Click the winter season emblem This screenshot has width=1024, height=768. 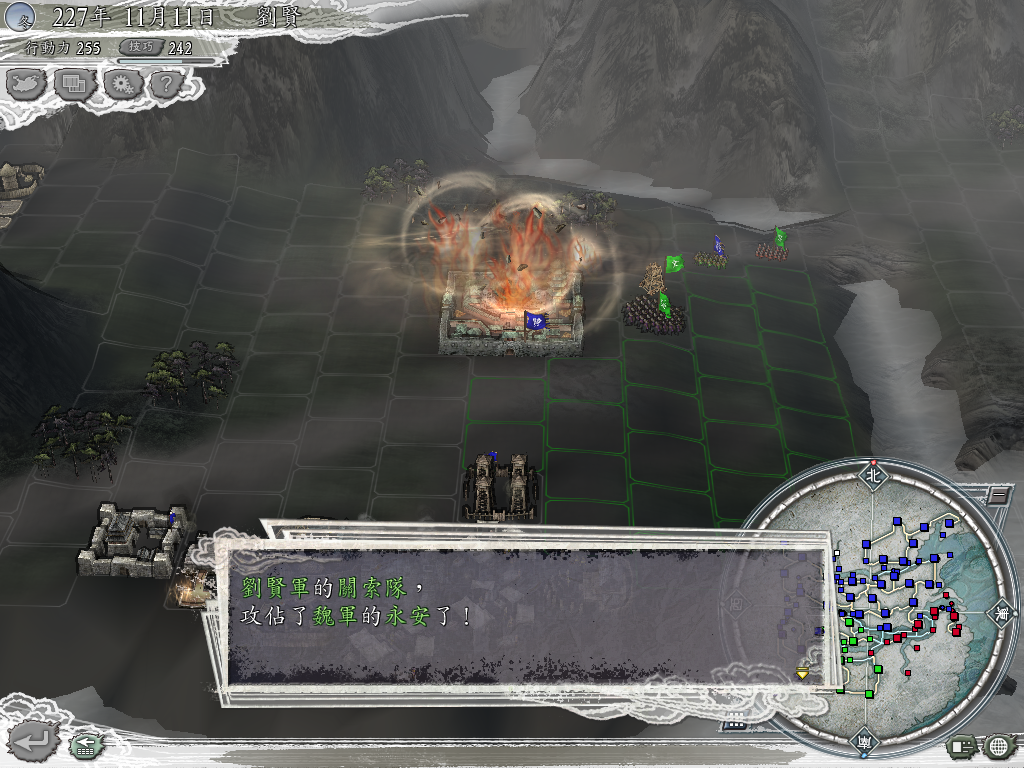click(22, 15)
